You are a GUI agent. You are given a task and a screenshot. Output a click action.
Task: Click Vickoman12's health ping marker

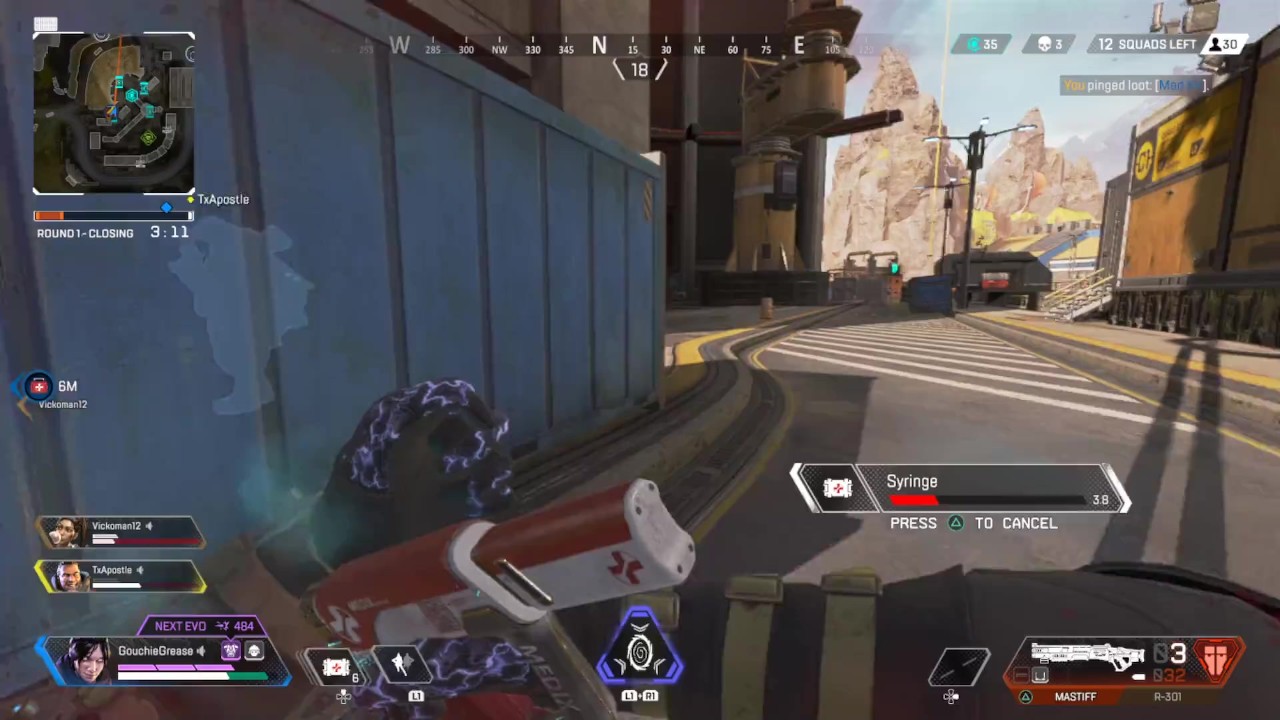click(x=39, y=387)
